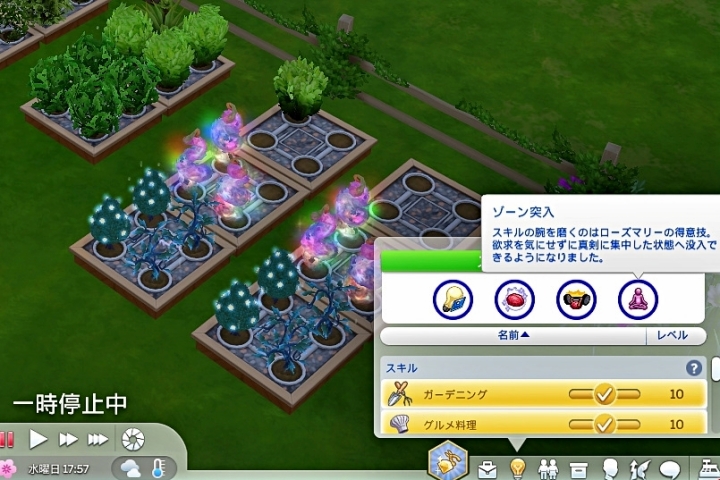Open the relationships panel with two figures
Screen dimensions: 720x480
click(x=547, y=468)
